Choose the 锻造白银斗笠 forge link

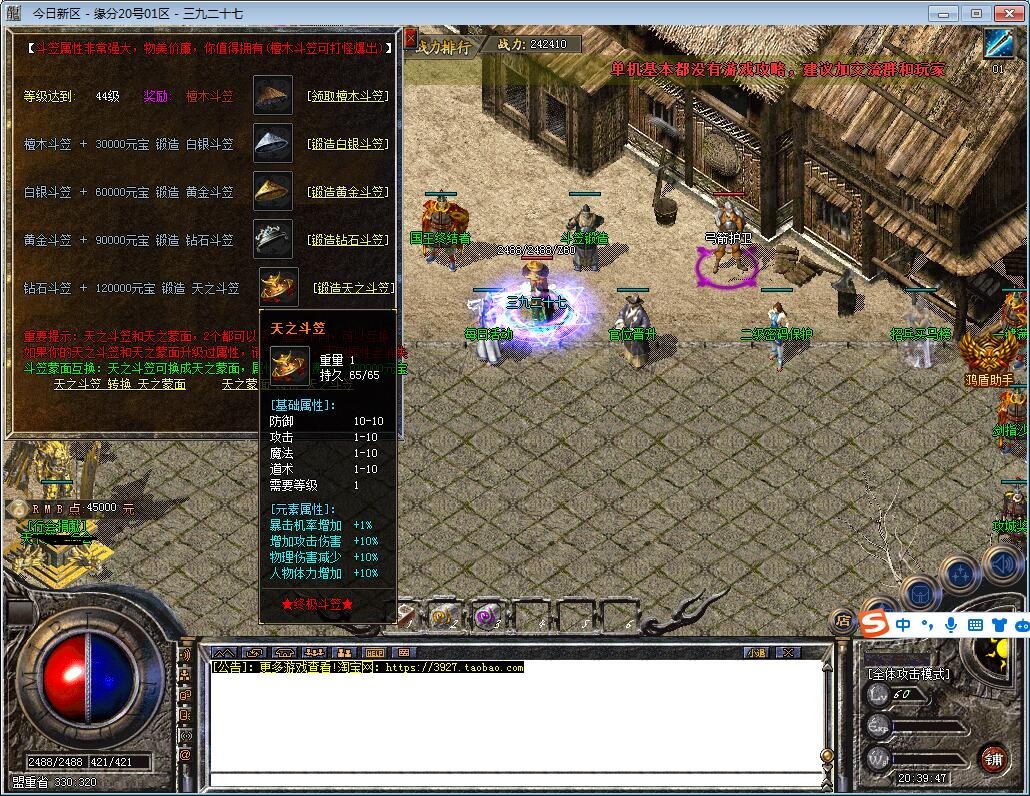347,144
